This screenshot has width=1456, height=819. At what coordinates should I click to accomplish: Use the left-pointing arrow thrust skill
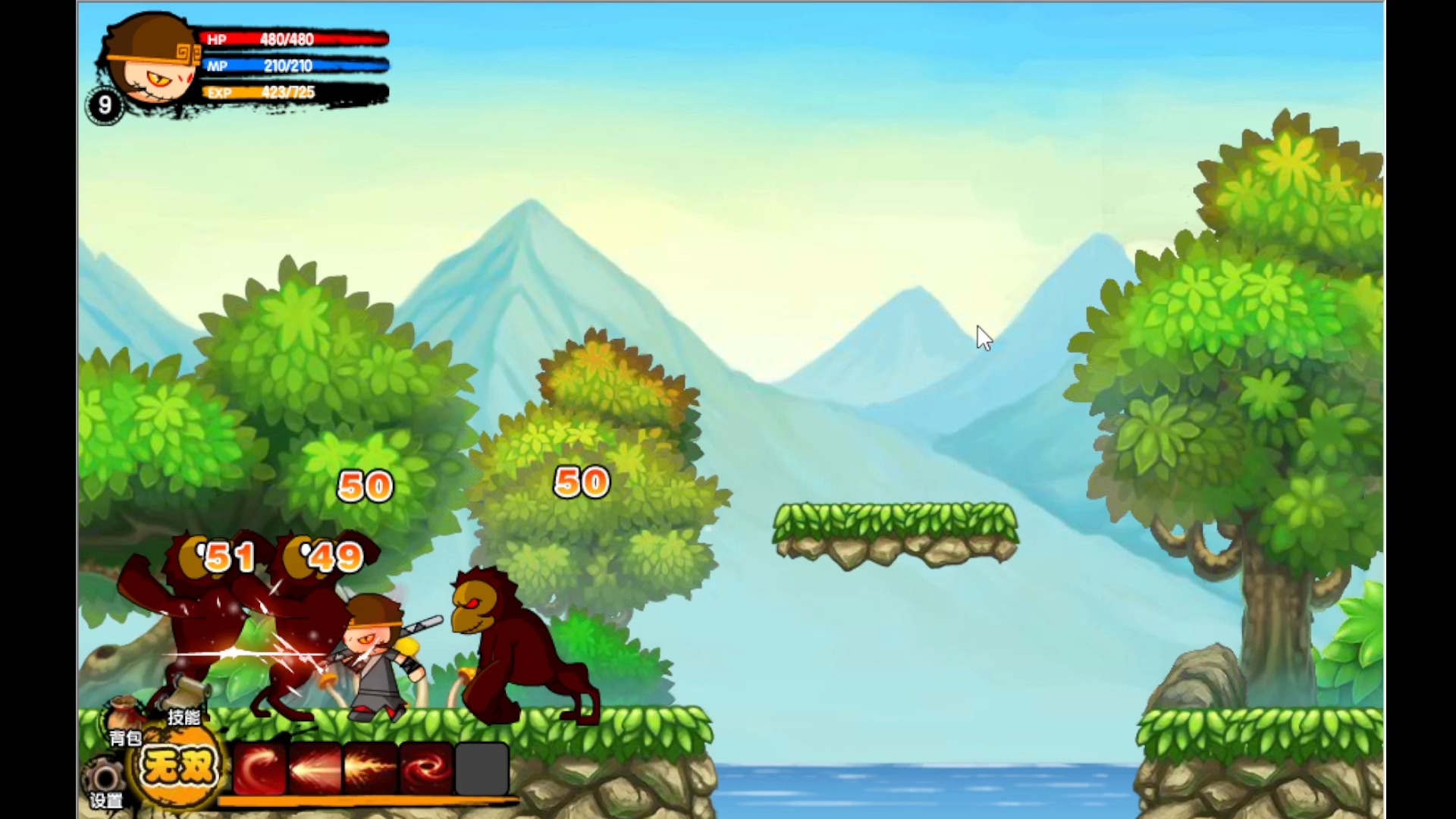point(315,767)
